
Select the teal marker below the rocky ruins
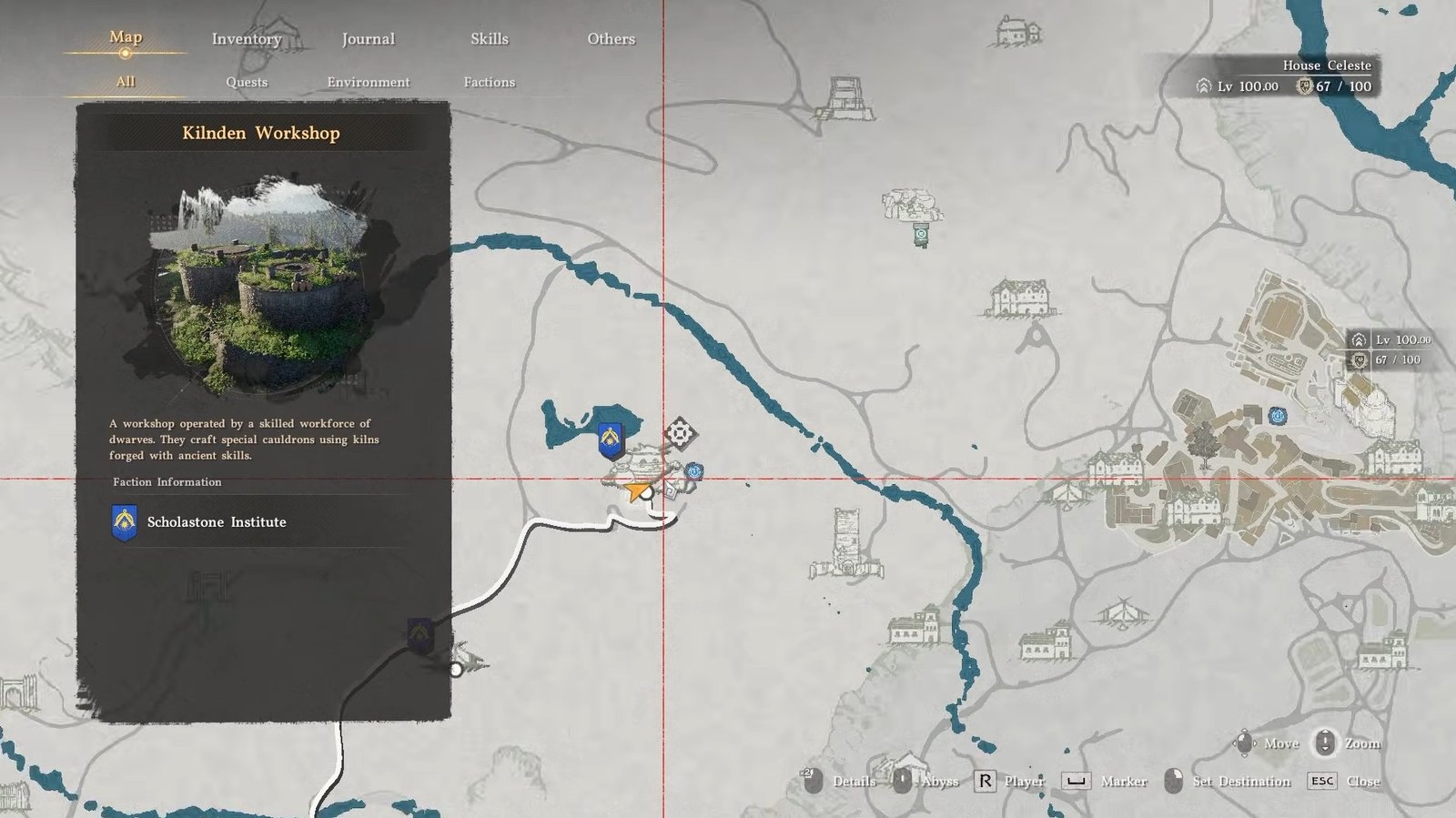921,236
